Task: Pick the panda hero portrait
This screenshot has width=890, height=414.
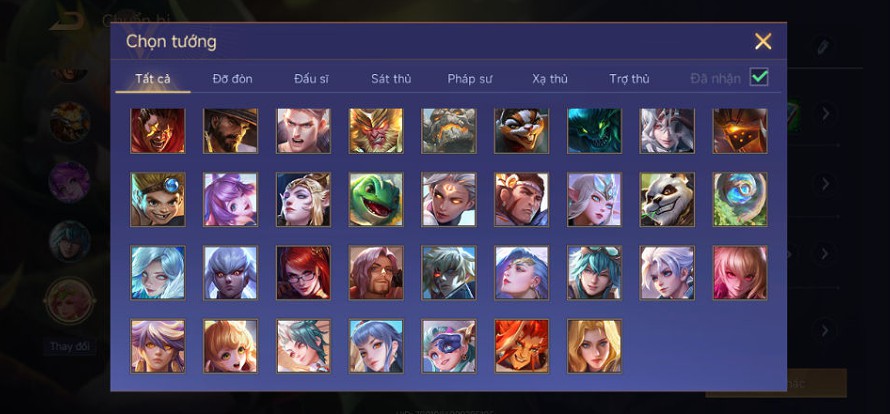Action: click(667, 200)
